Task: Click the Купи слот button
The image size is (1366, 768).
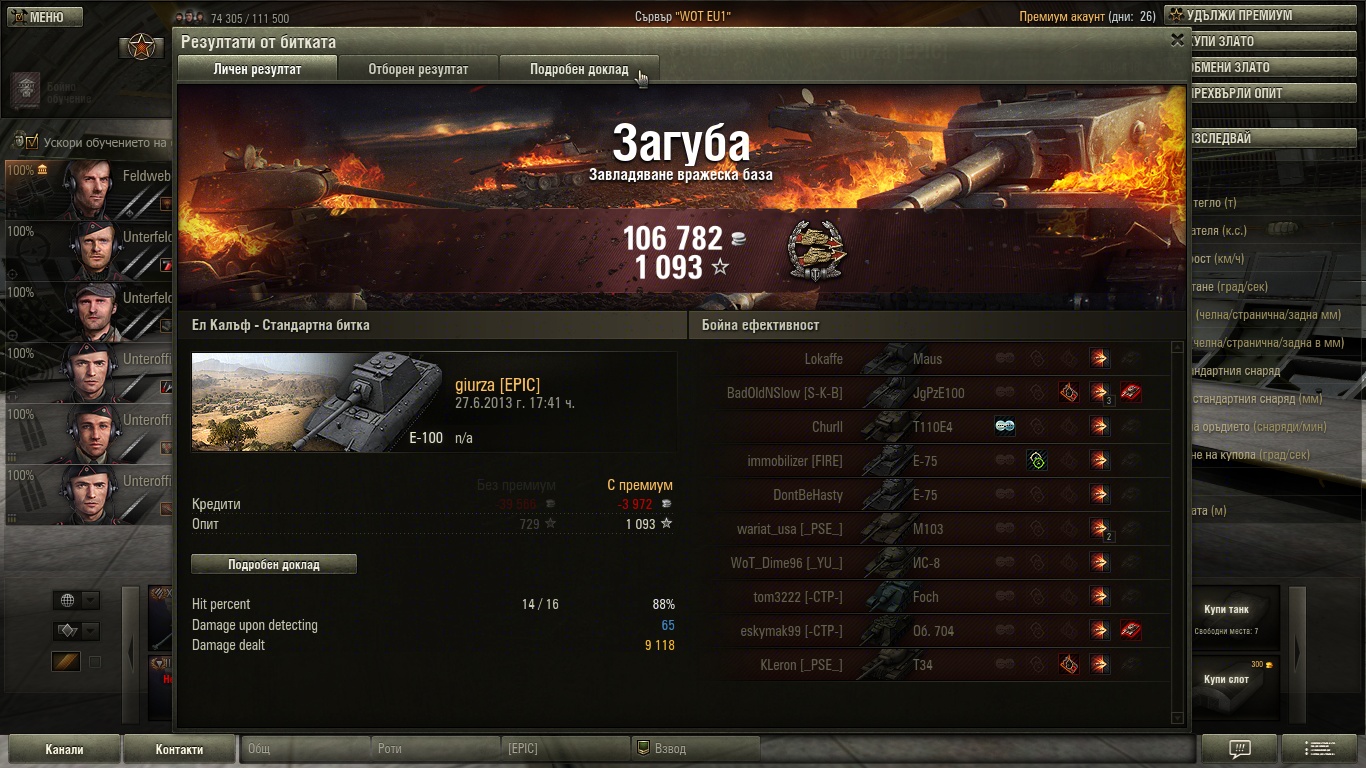Action: click(x=1226, y=680)
